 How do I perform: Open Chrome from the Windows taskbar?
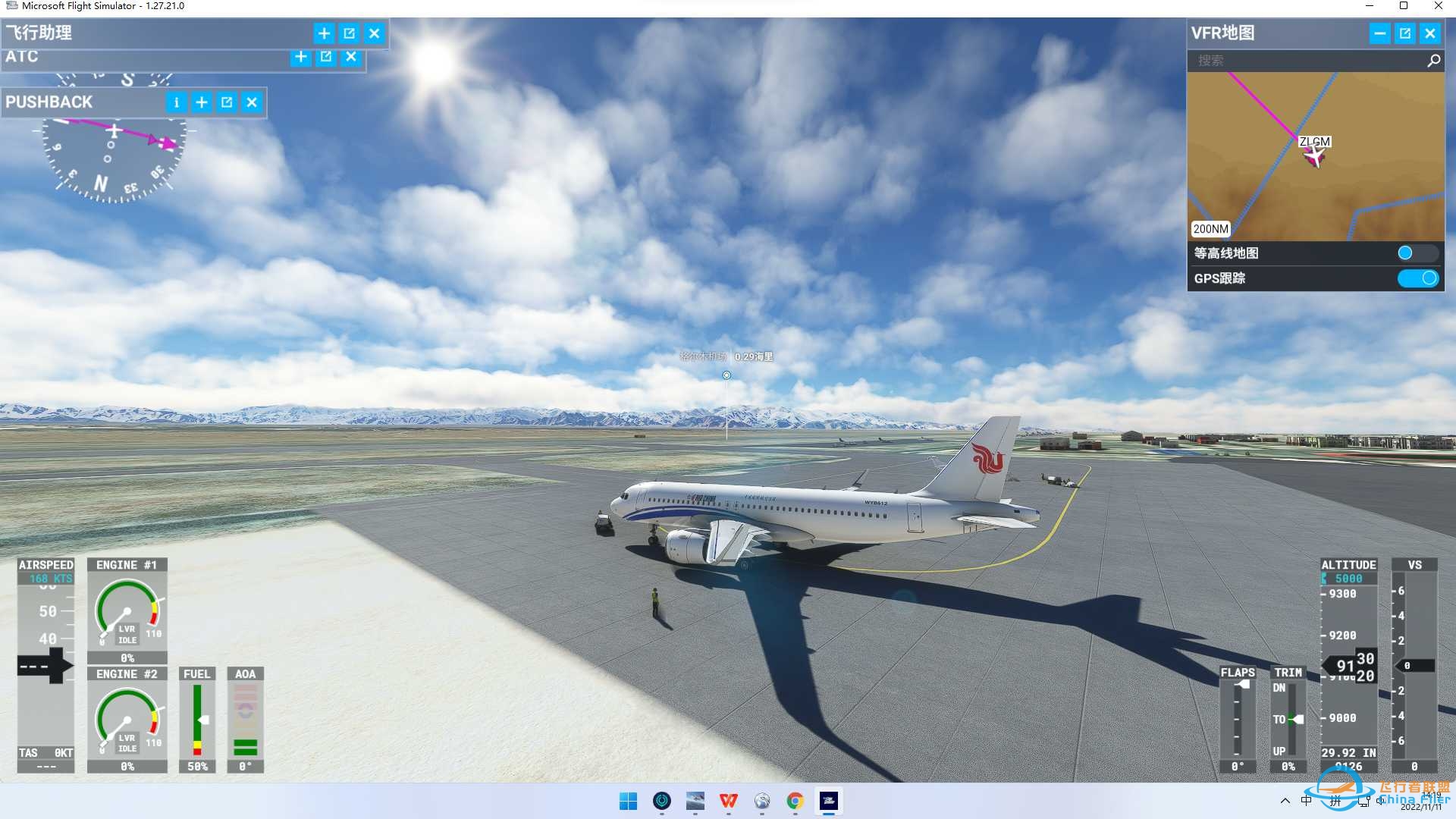795,801
